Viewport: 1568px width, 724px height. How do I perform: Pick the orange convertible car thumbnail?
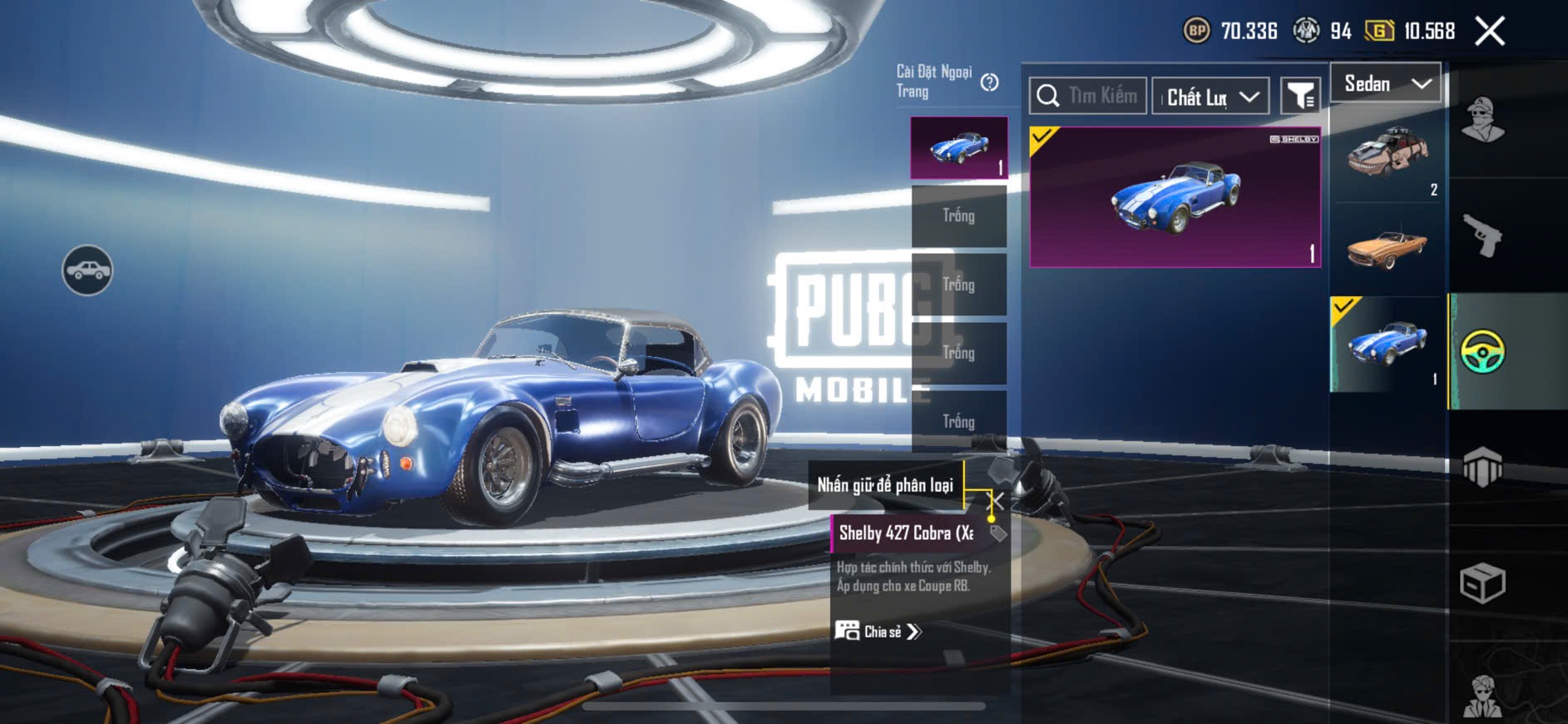[x=1387, y=249]
